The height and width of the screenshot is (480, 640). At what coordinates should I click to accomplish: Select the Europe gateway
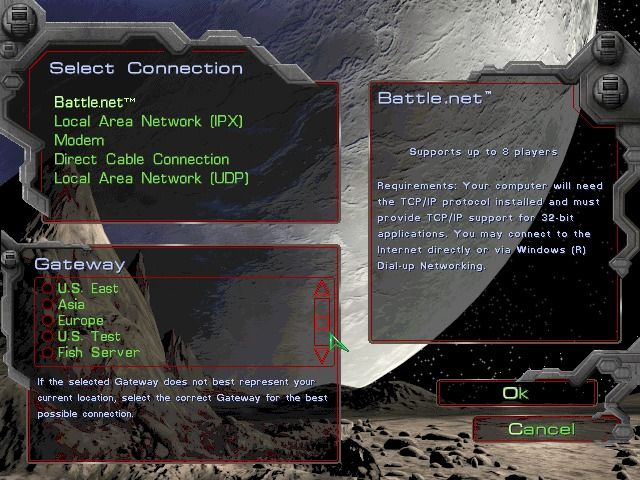(x=80, y=320)
